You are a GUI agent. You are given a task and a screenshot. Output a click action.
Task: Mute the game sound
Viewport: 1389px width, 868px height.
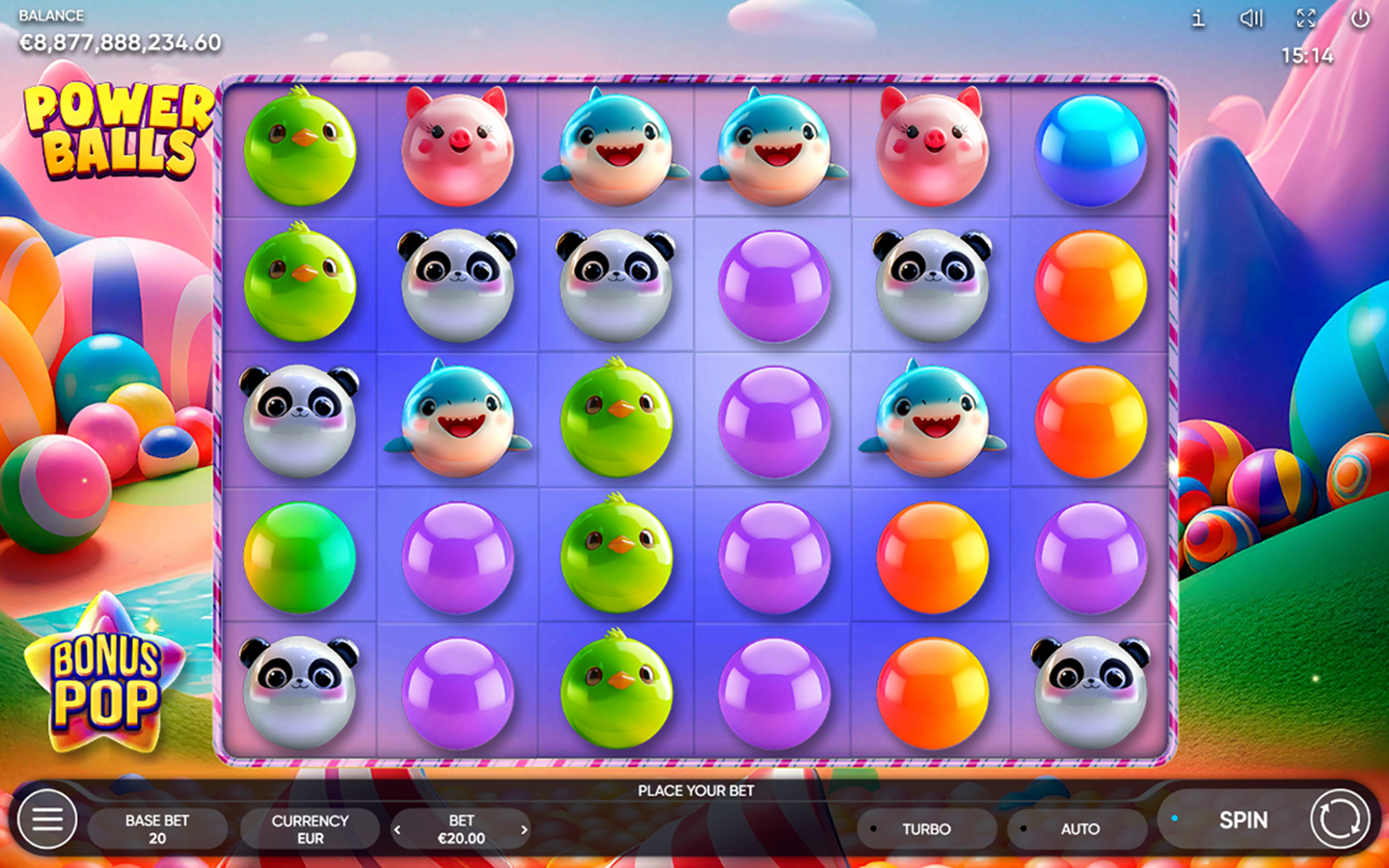pyautogui.click(x=1251, y=18)
